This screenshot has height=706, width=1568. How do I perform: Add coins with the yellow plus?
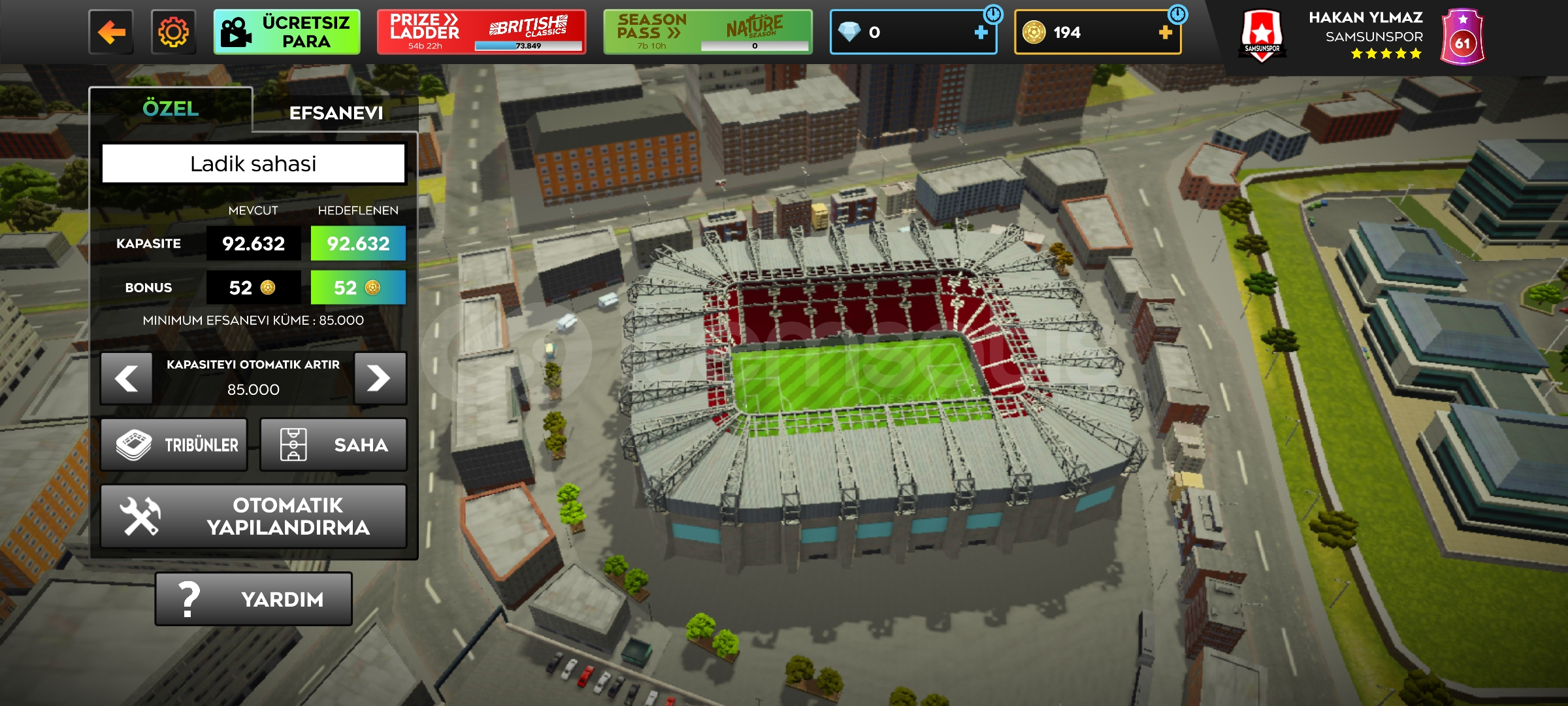click(1165, 32)
